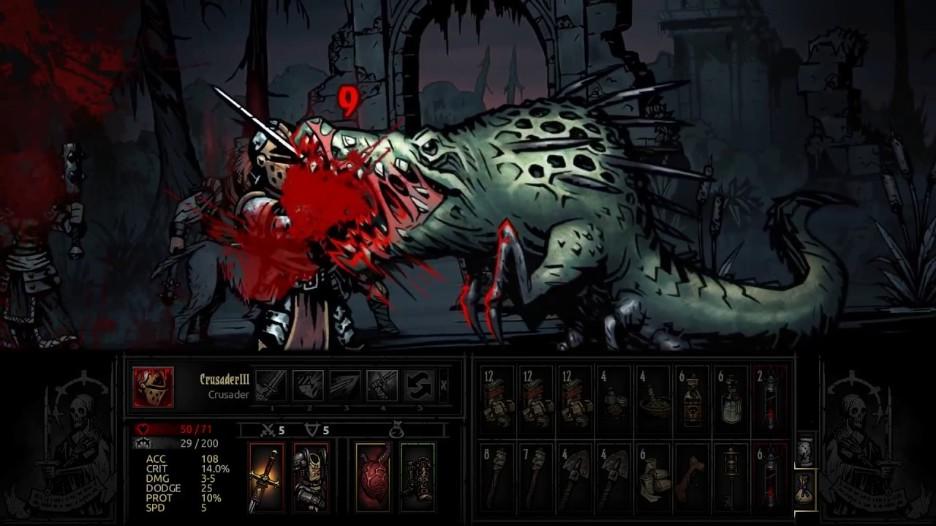The width and height of the screenshot is (936, 526).
Task: Use the blood vial stack of 6
Action: pos(771,474)
